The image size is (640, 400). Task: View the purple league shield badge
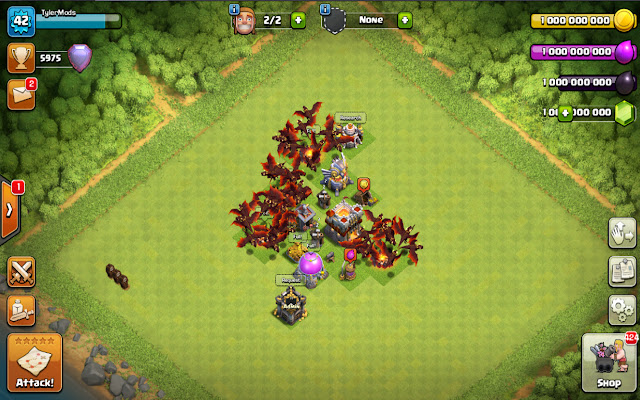pyautogui.click(x=79, y=57)
